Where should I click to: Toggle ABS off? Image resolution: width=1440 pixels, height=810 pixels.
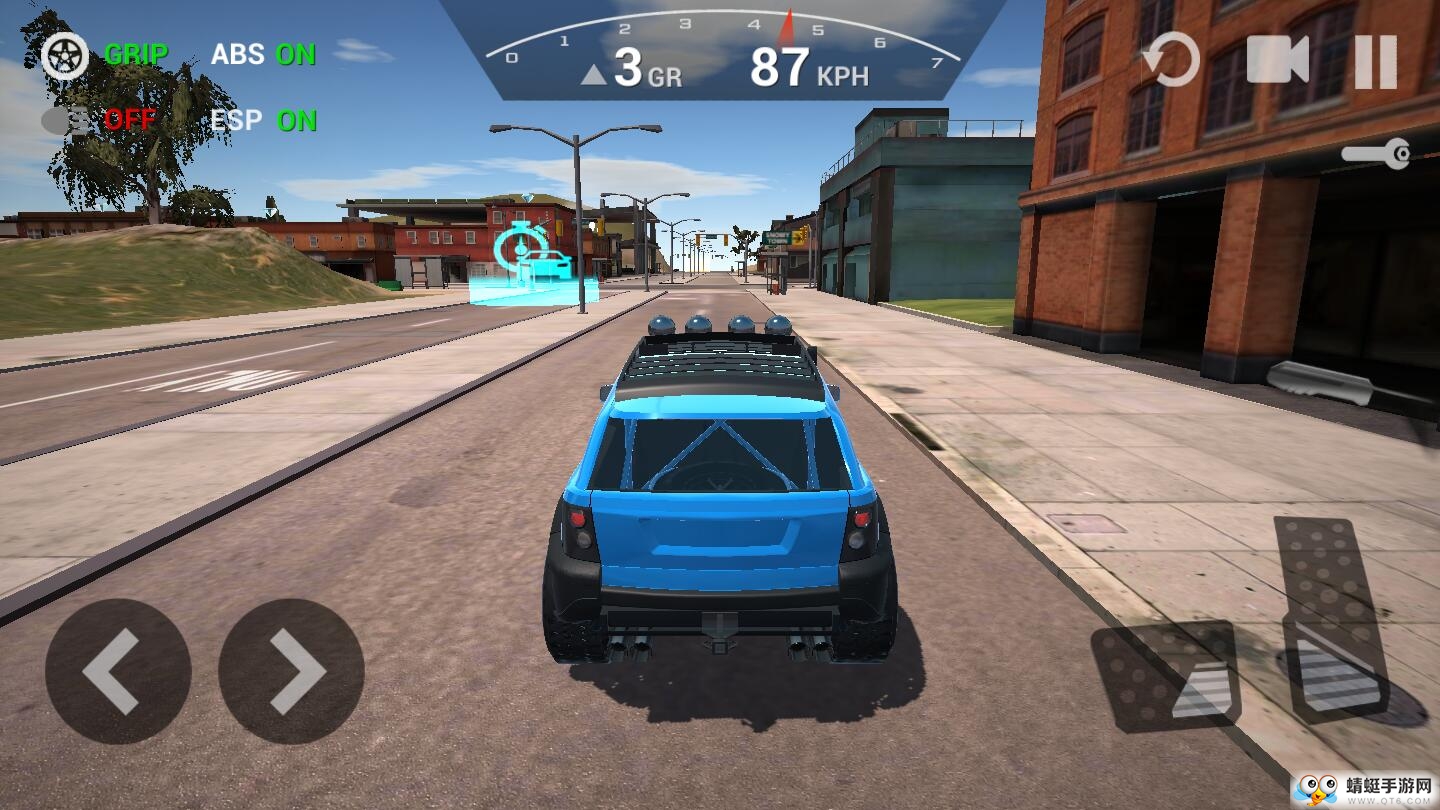263,54
